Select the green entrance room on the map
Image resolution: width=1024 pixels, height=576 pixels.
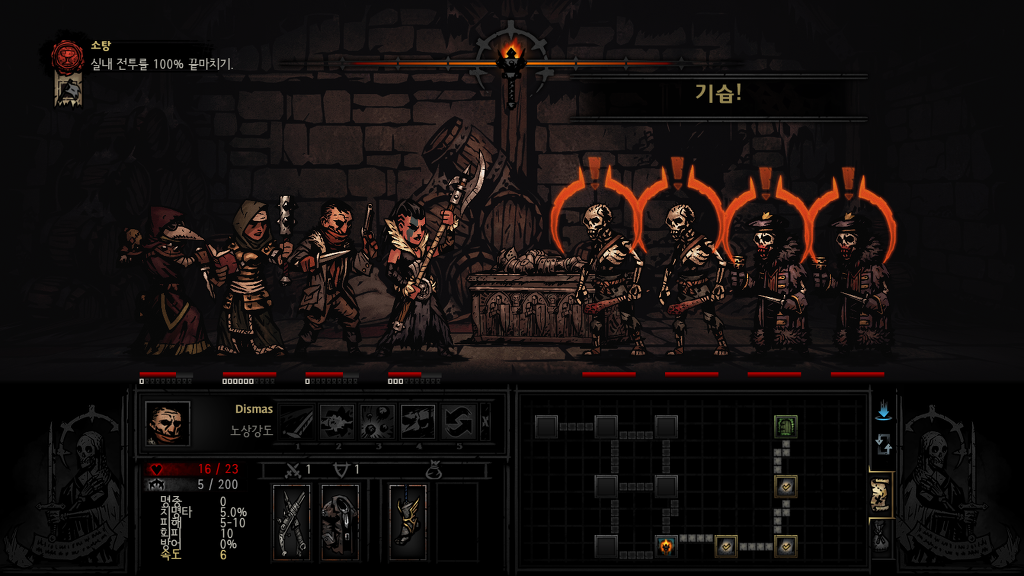point(785,427)
